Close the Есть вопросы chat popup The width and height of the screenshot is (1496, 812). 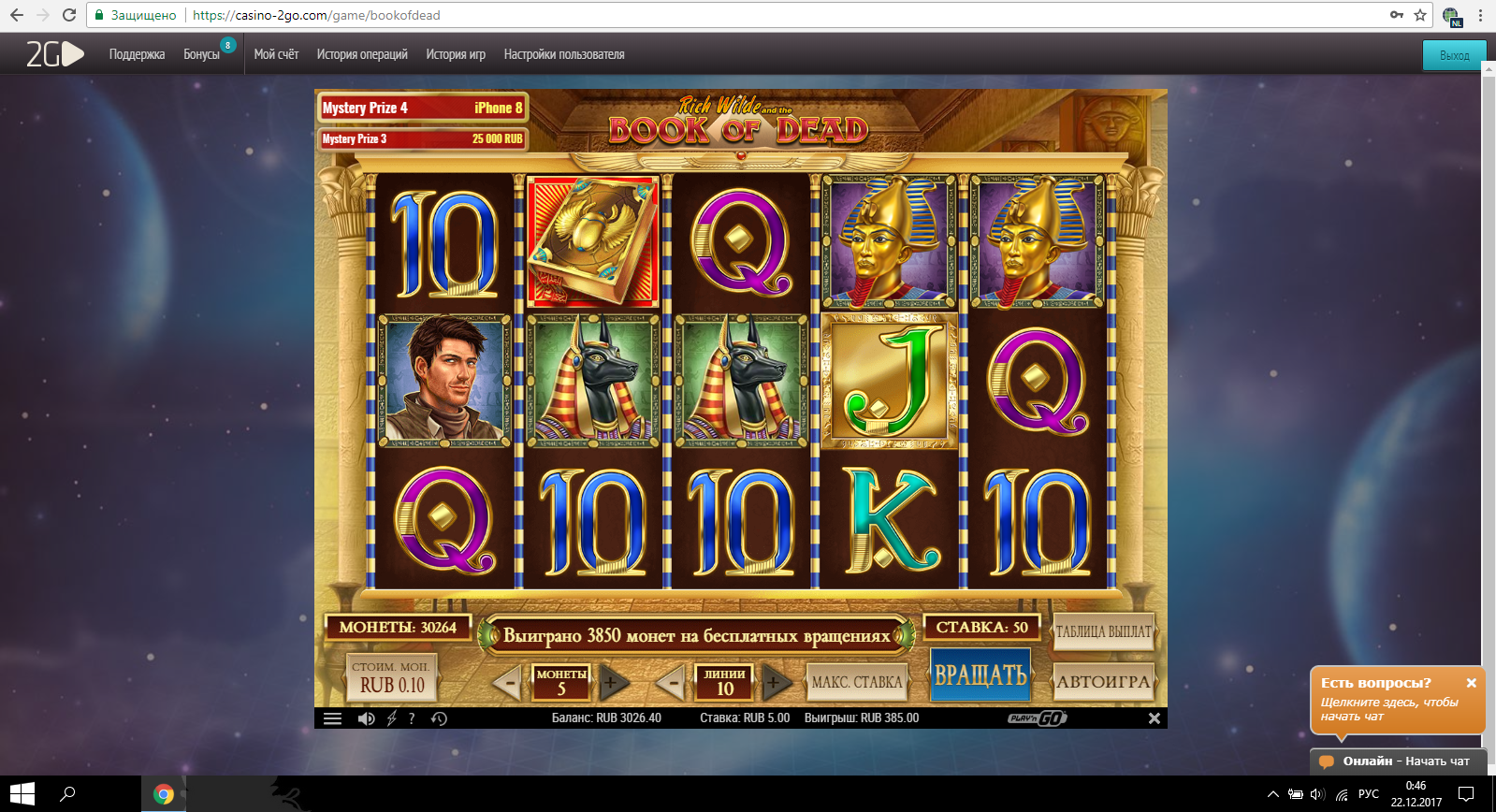pyautogui.click(x=1471, y=683)
